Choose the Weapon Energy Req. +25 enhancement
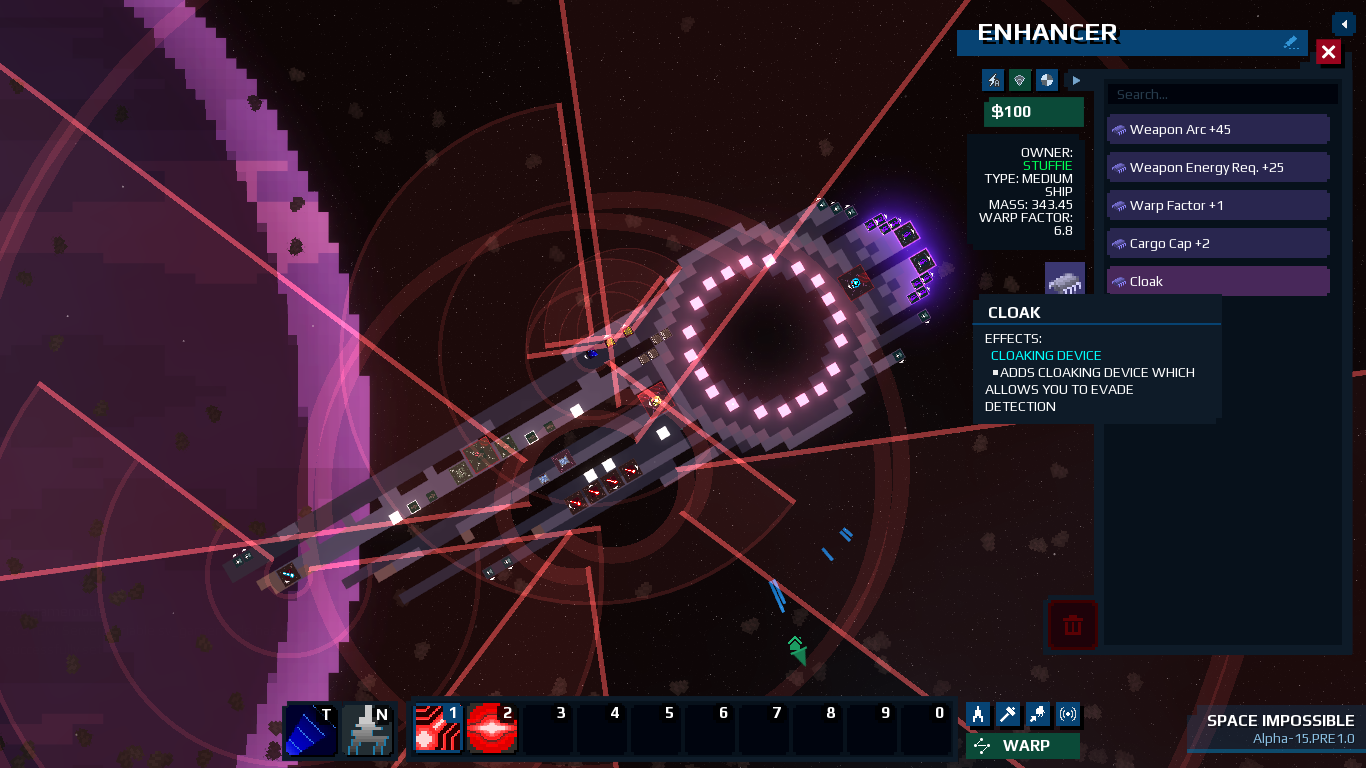The width and height of the screenshot is (1366, 768). click(x=1218, y=168)
